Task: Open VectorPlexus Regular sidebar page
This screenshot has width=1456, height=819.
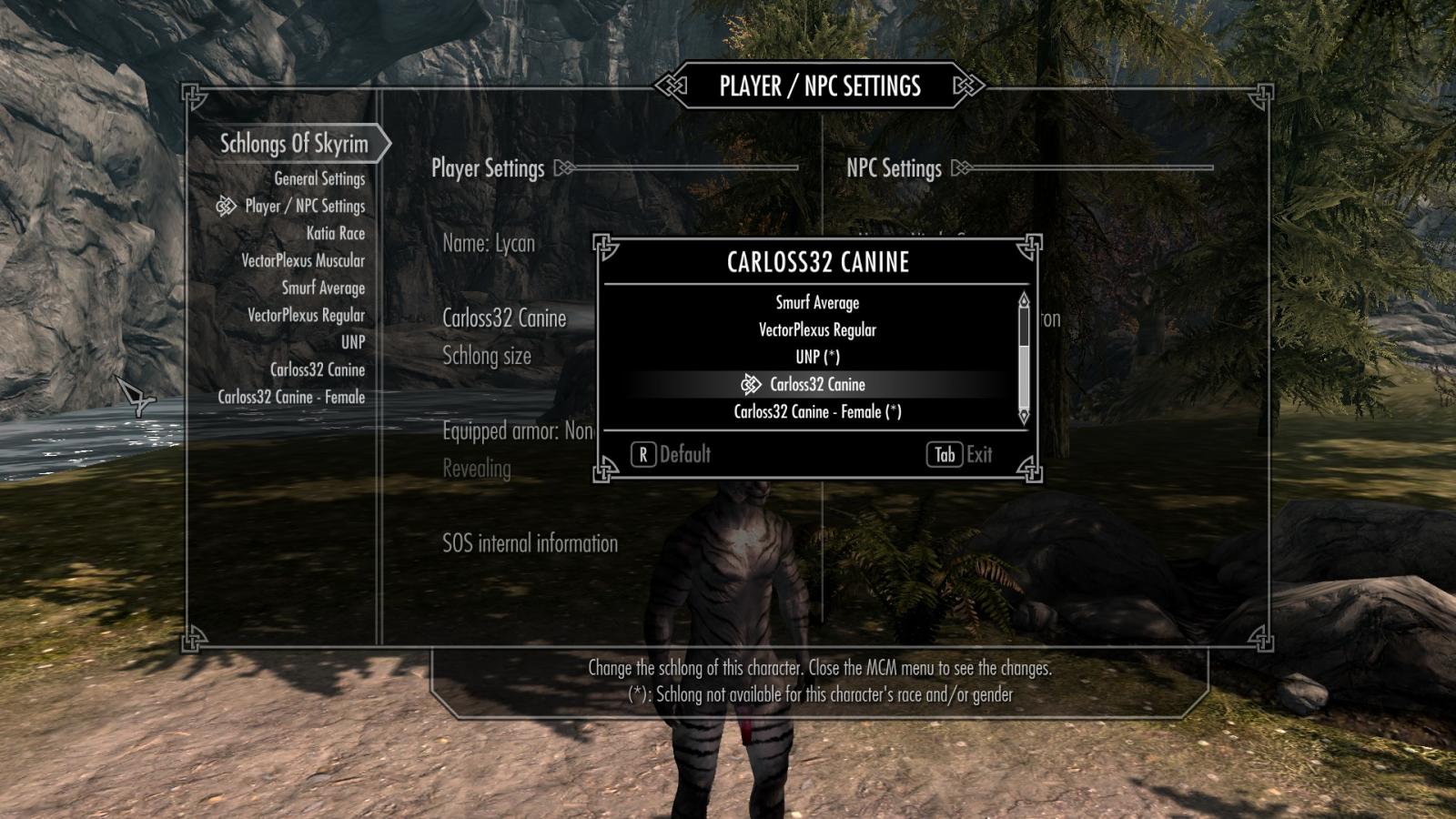Action: [306, 316]
